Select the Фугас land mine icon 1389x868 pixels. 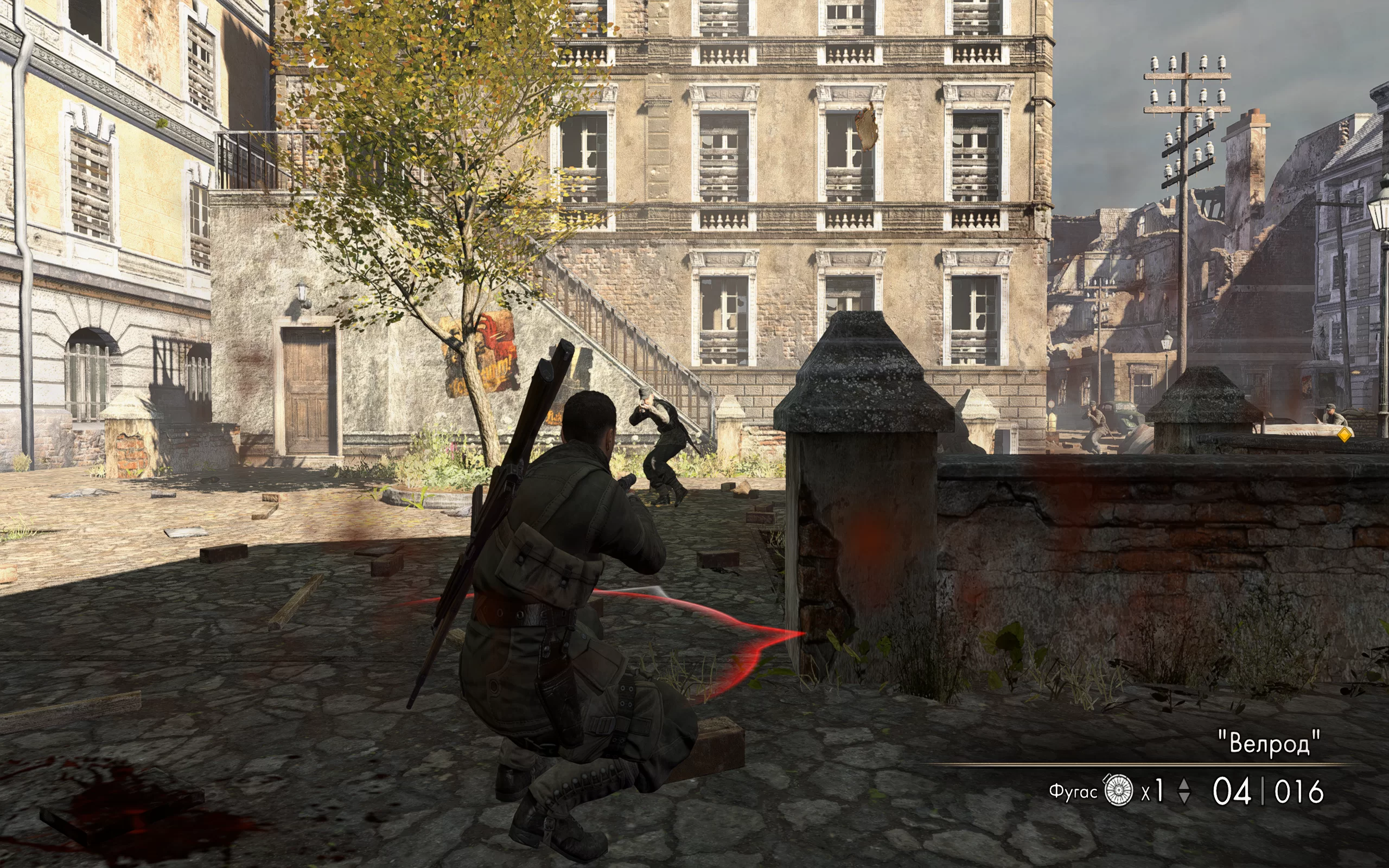[1118, 791]
